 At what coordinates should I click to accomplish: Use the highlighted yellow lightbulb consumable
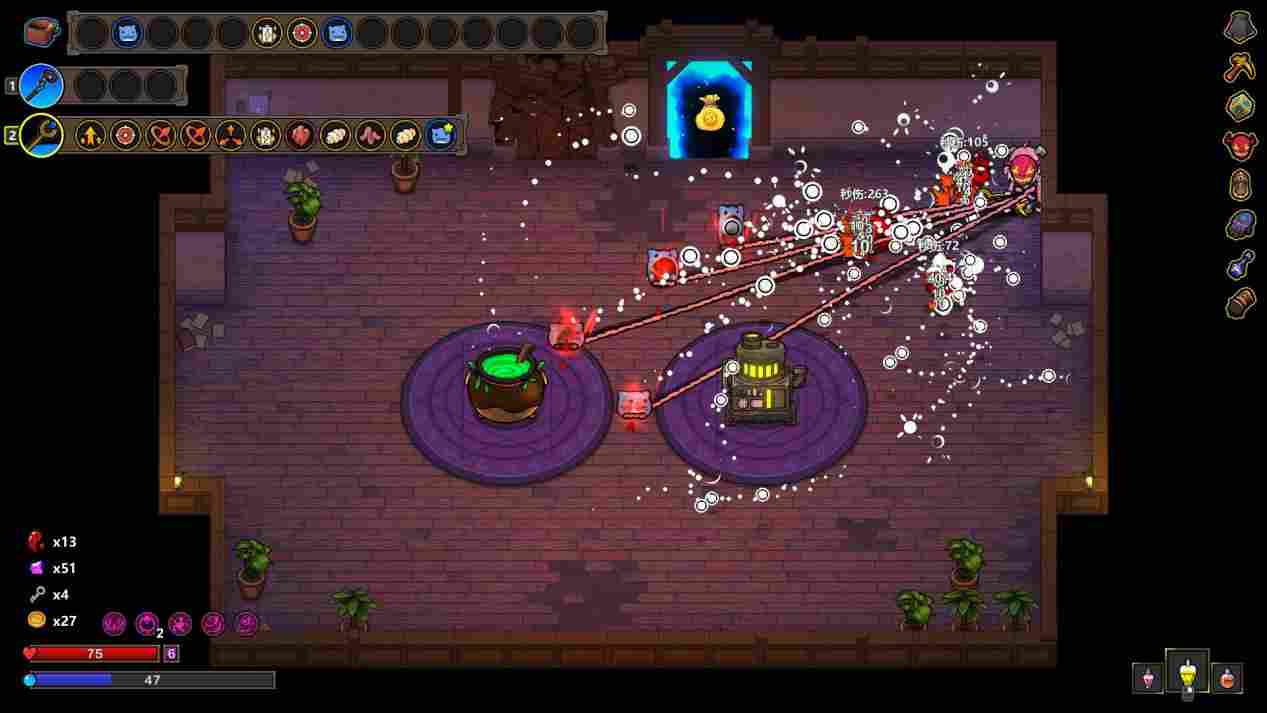[x=1187, y=672]
